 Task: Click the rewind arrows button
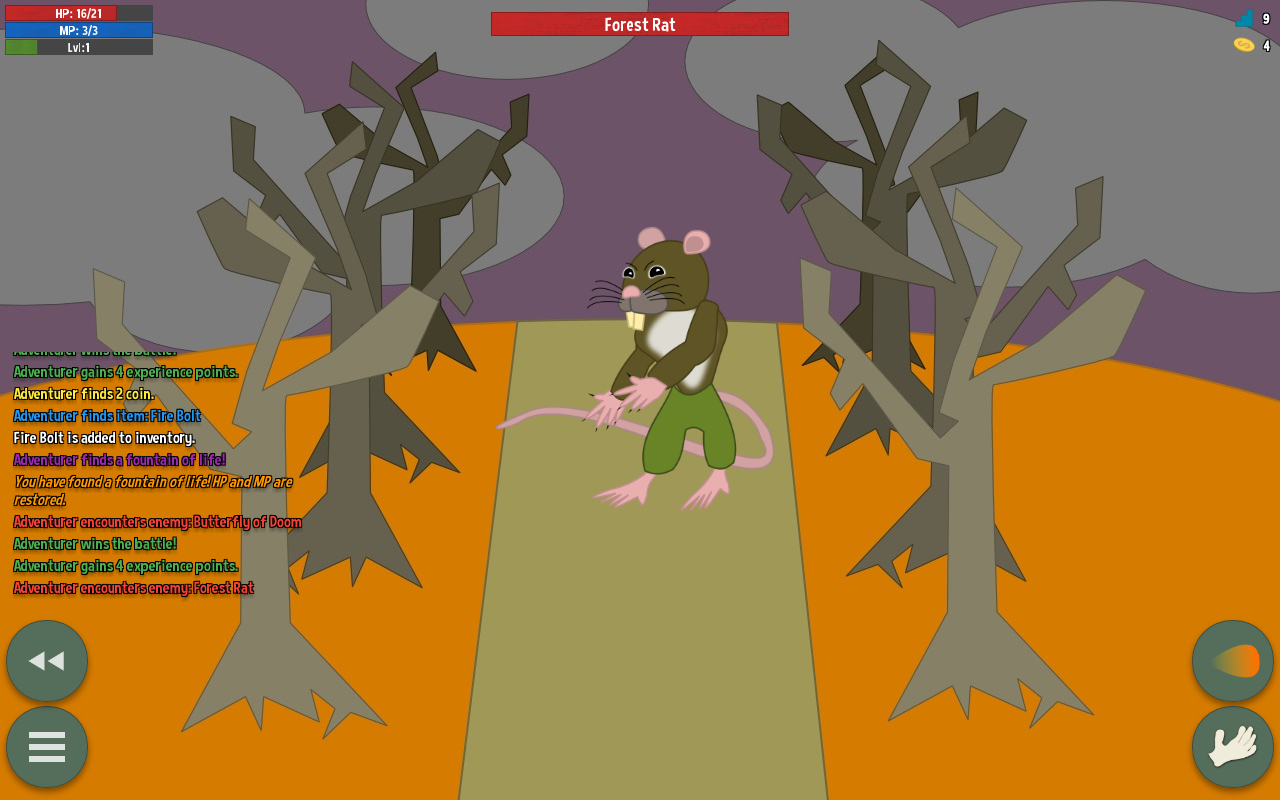click(x=46, y=661)
